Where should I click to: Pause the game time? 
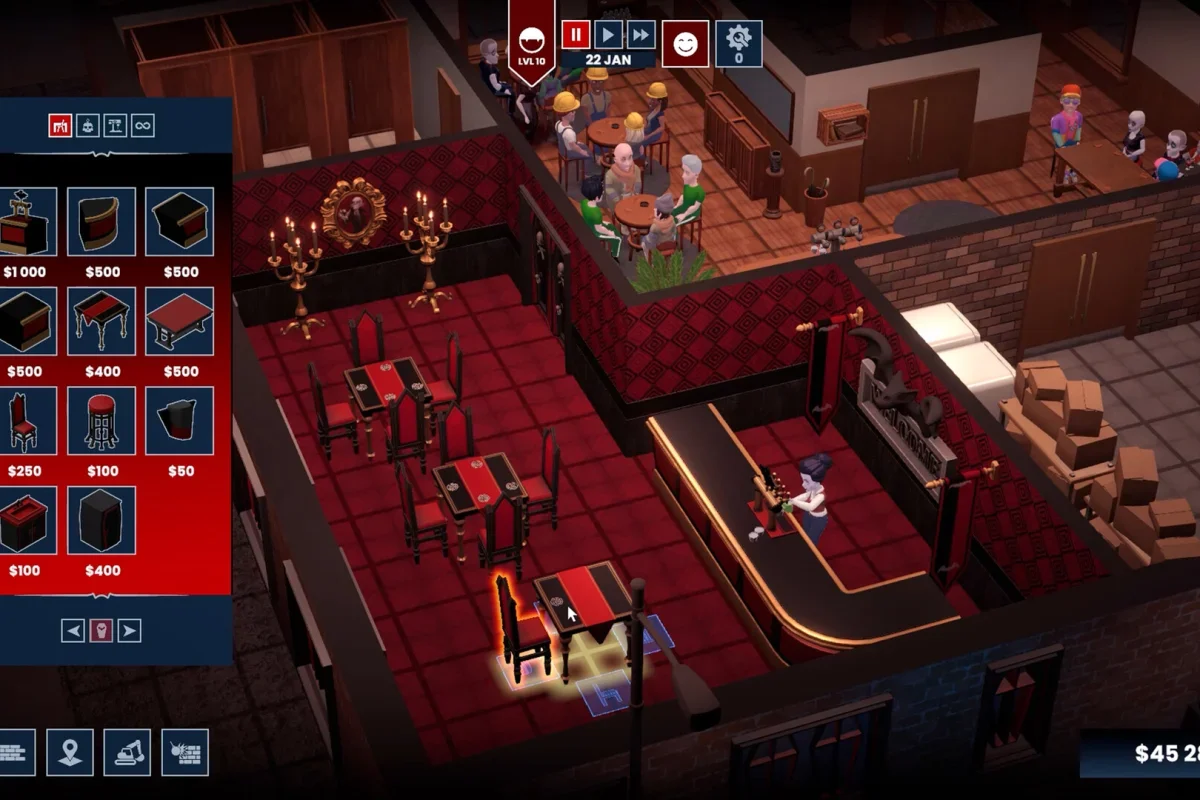pos(575,35)
